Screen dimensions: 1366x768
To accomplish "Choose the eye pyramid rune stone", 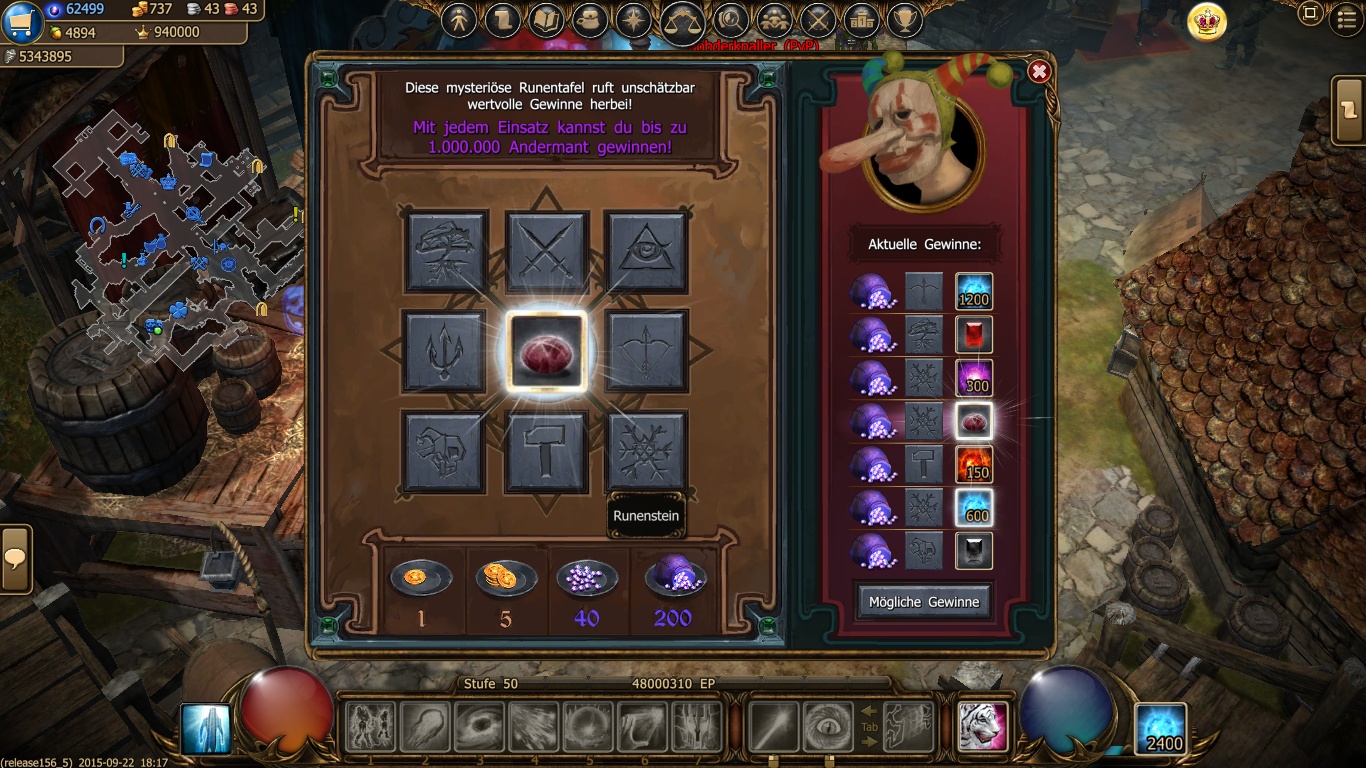I will coord(646,251).
